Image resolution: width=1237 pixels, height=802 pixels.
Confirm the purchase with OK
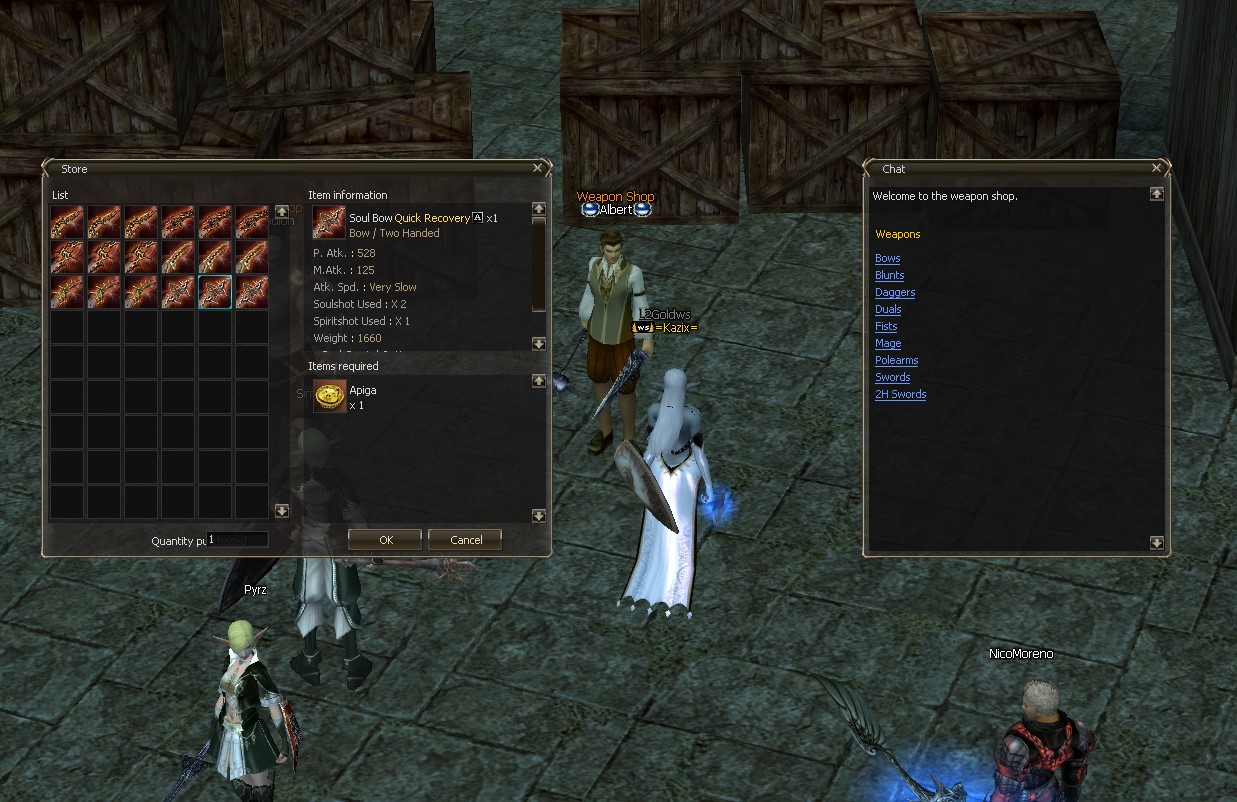[386, 540]
